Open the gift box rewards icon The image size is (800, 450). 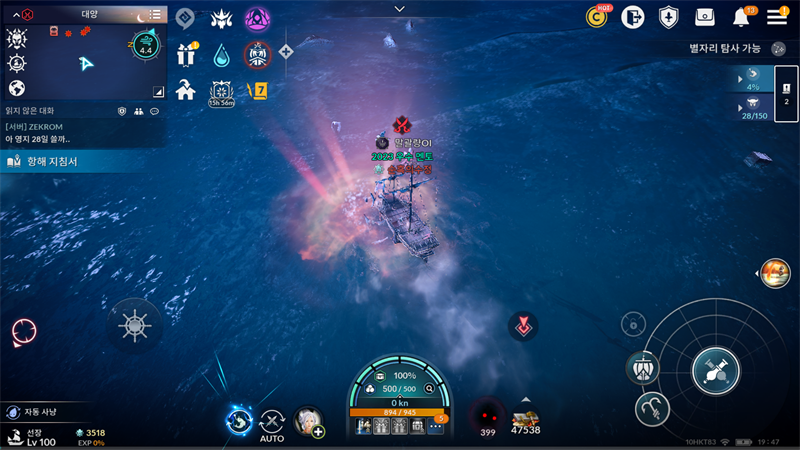click(x=186, y=54)
